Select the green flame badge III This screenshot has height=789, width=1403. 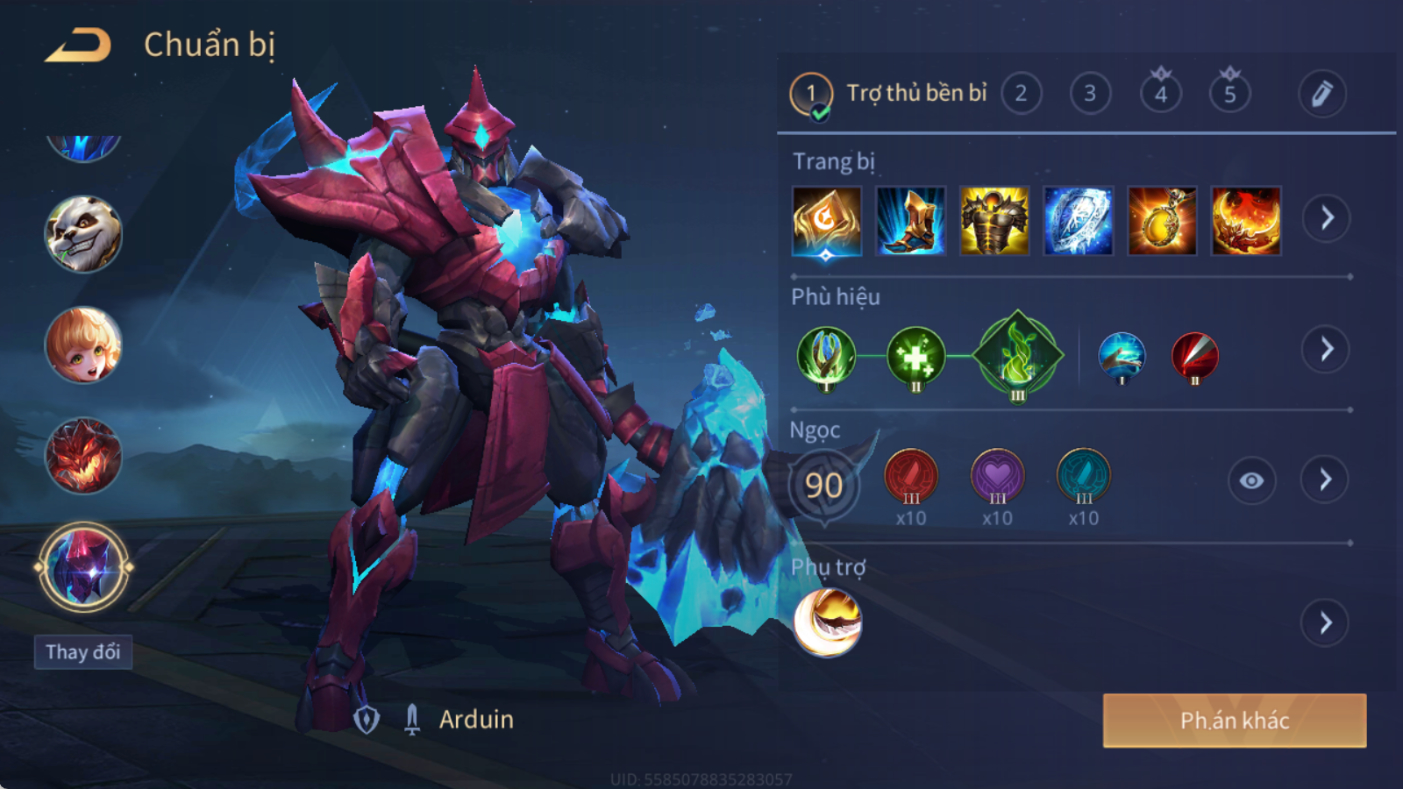coord(1017,355)
